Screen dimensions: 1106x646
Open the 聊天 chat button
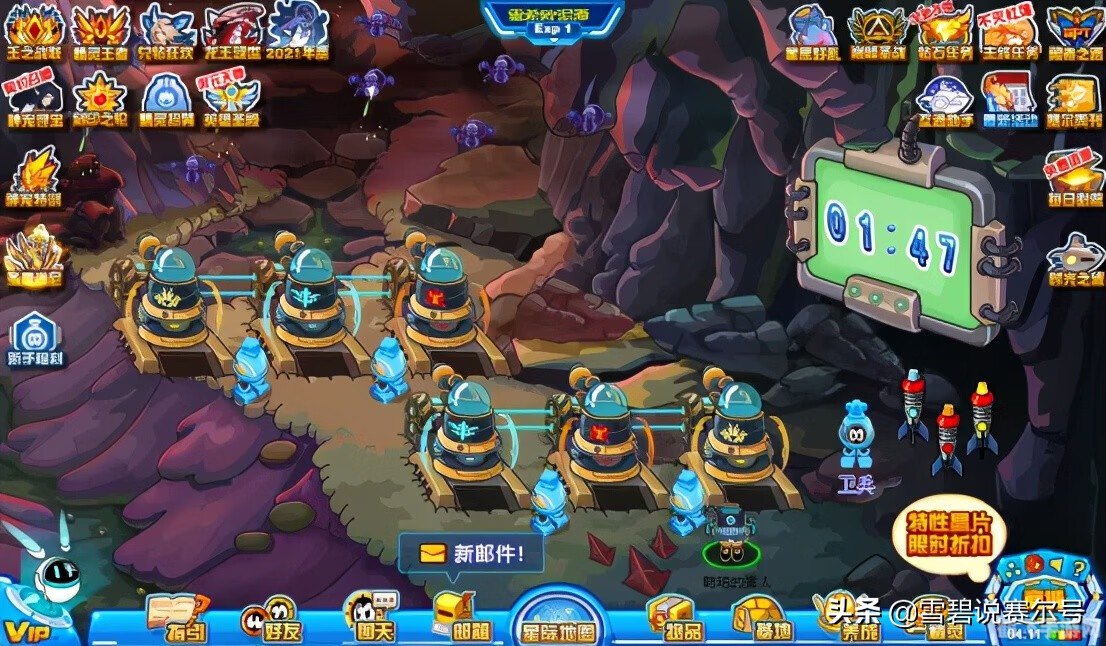pos(369,619)
